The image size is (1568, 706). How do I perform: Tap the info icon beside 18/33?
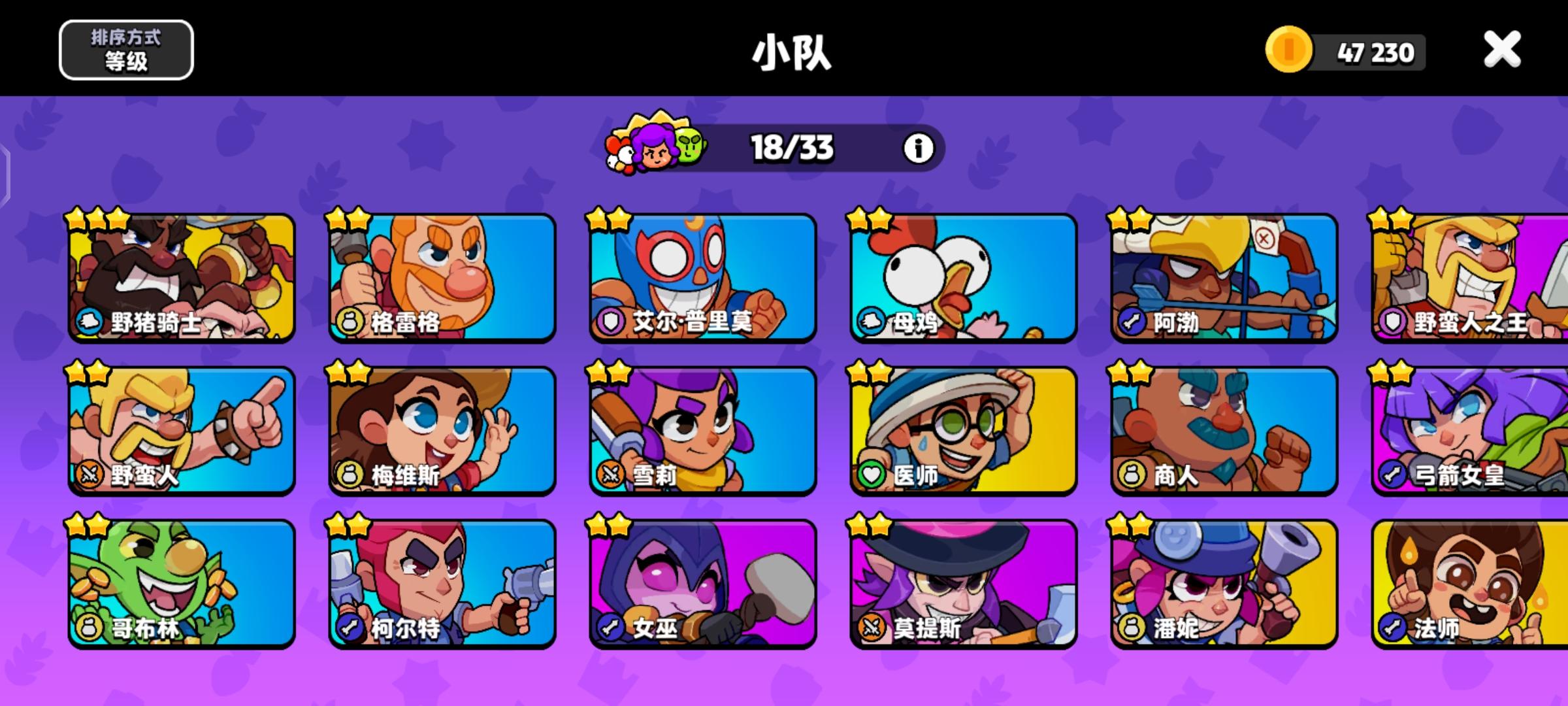[x=917, y=147]
